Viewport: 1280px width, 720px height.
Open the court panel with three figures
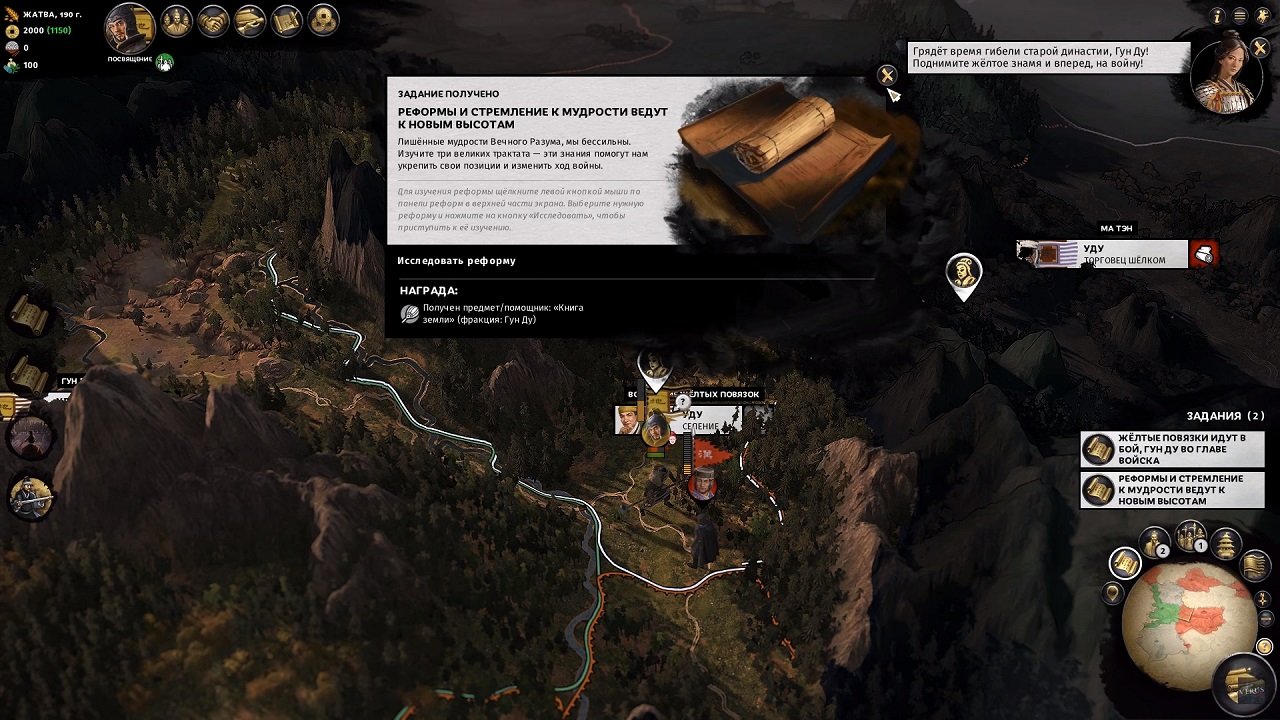point(176,20)
